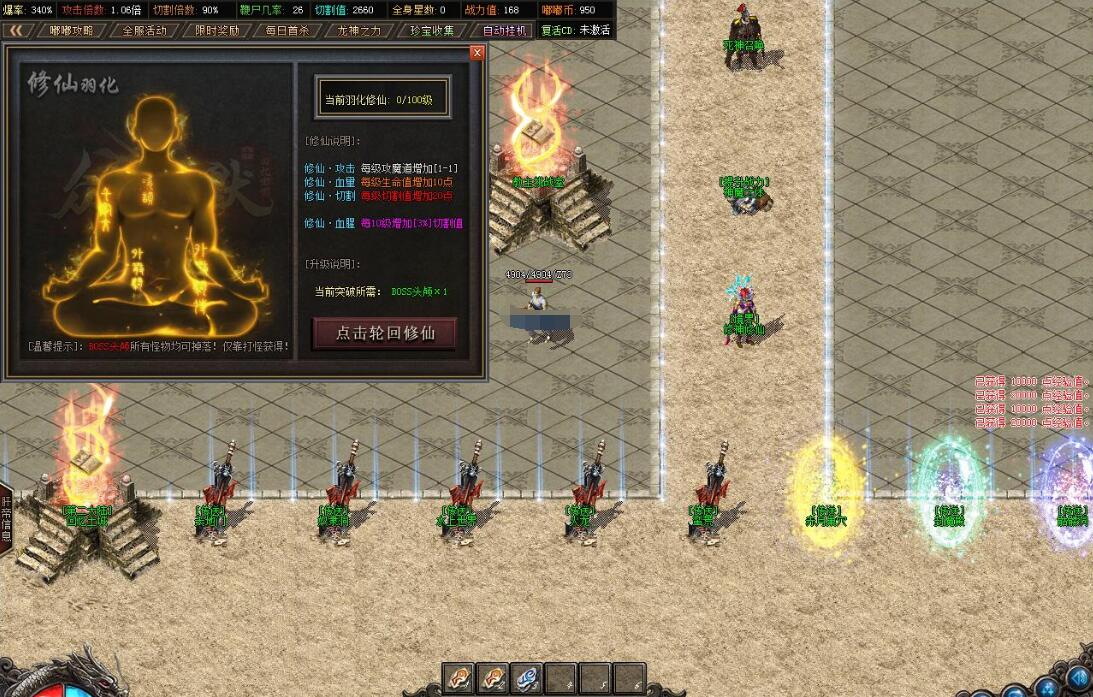Use the blue scroll in hotbar slot 3

pos(527,678)
